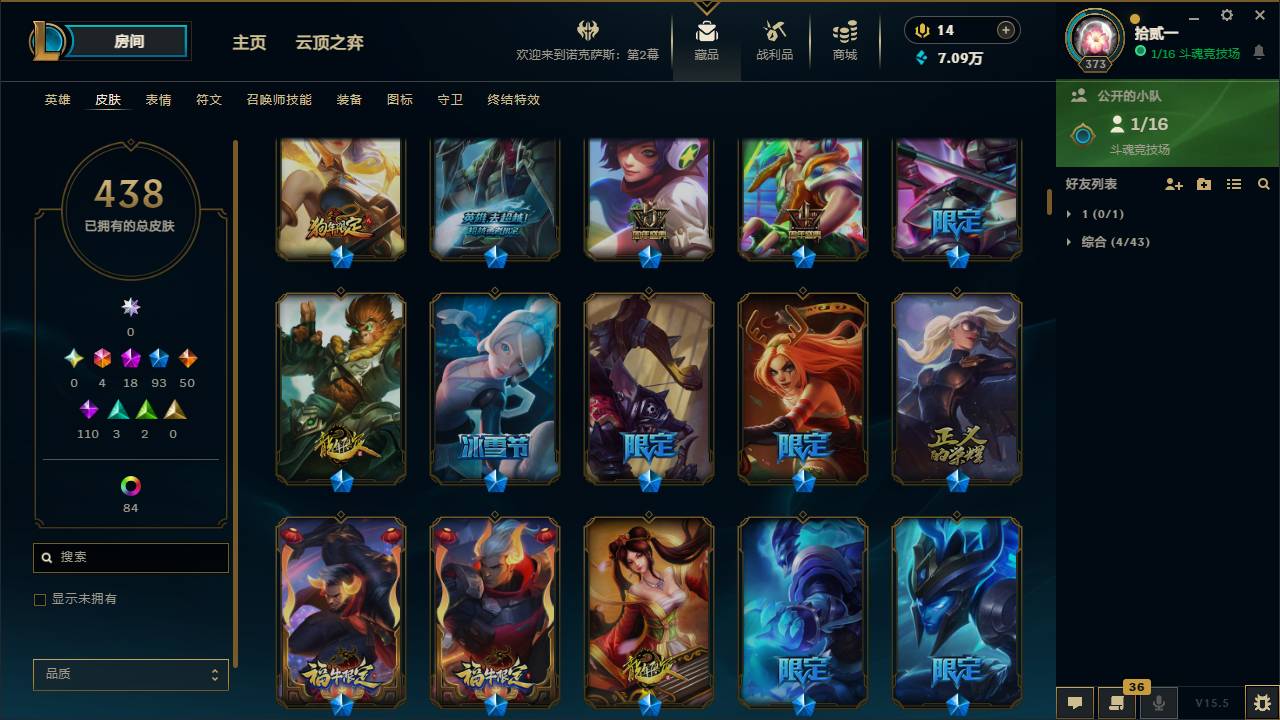Open chat with the speech bubble icon
Image resolution: width=1280 pixels, height=720 pixels.
pos(1075,703)
